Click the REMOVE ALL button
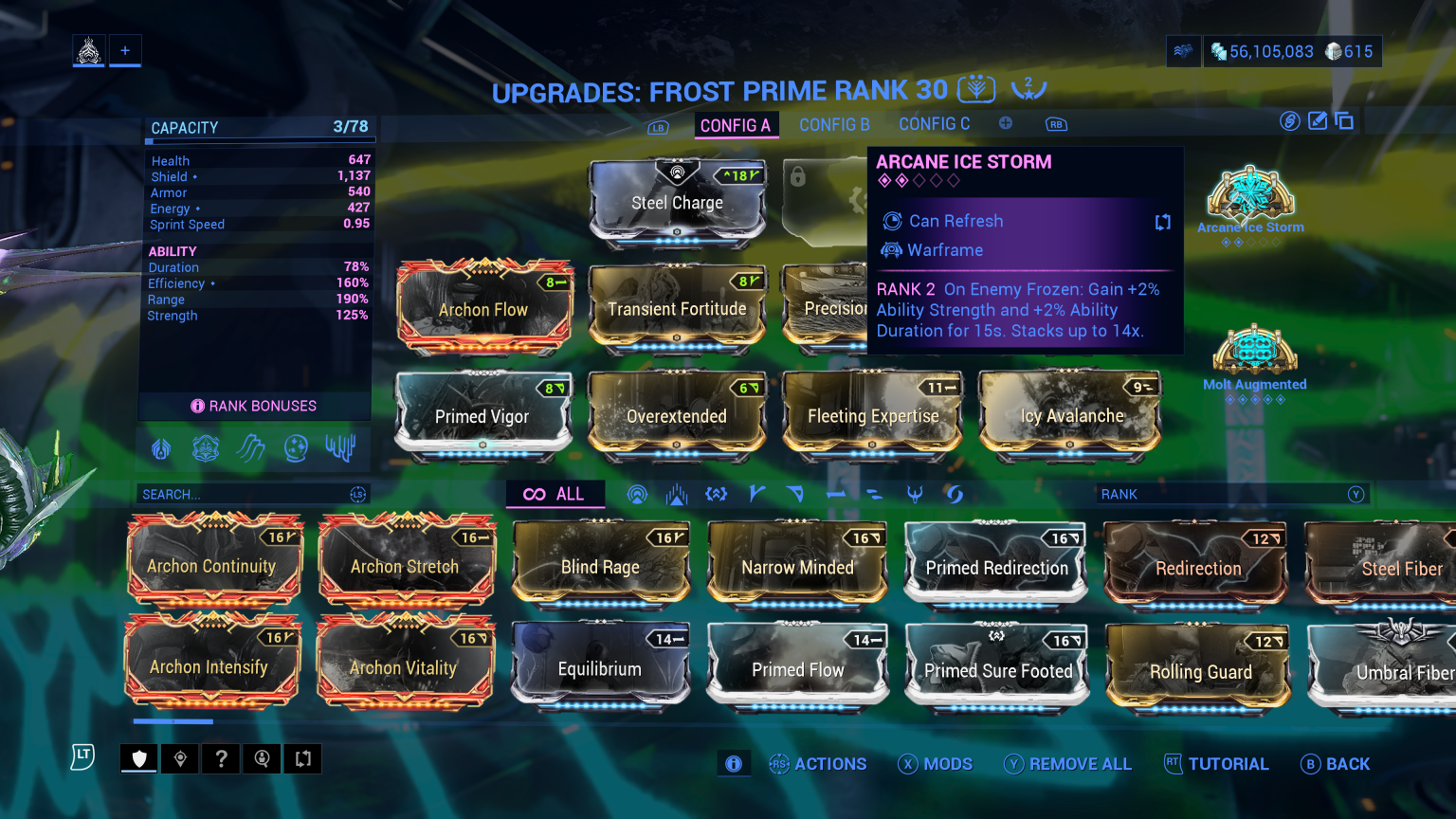Viewport: 1456px width, 819px height. tap(1068, 764)
